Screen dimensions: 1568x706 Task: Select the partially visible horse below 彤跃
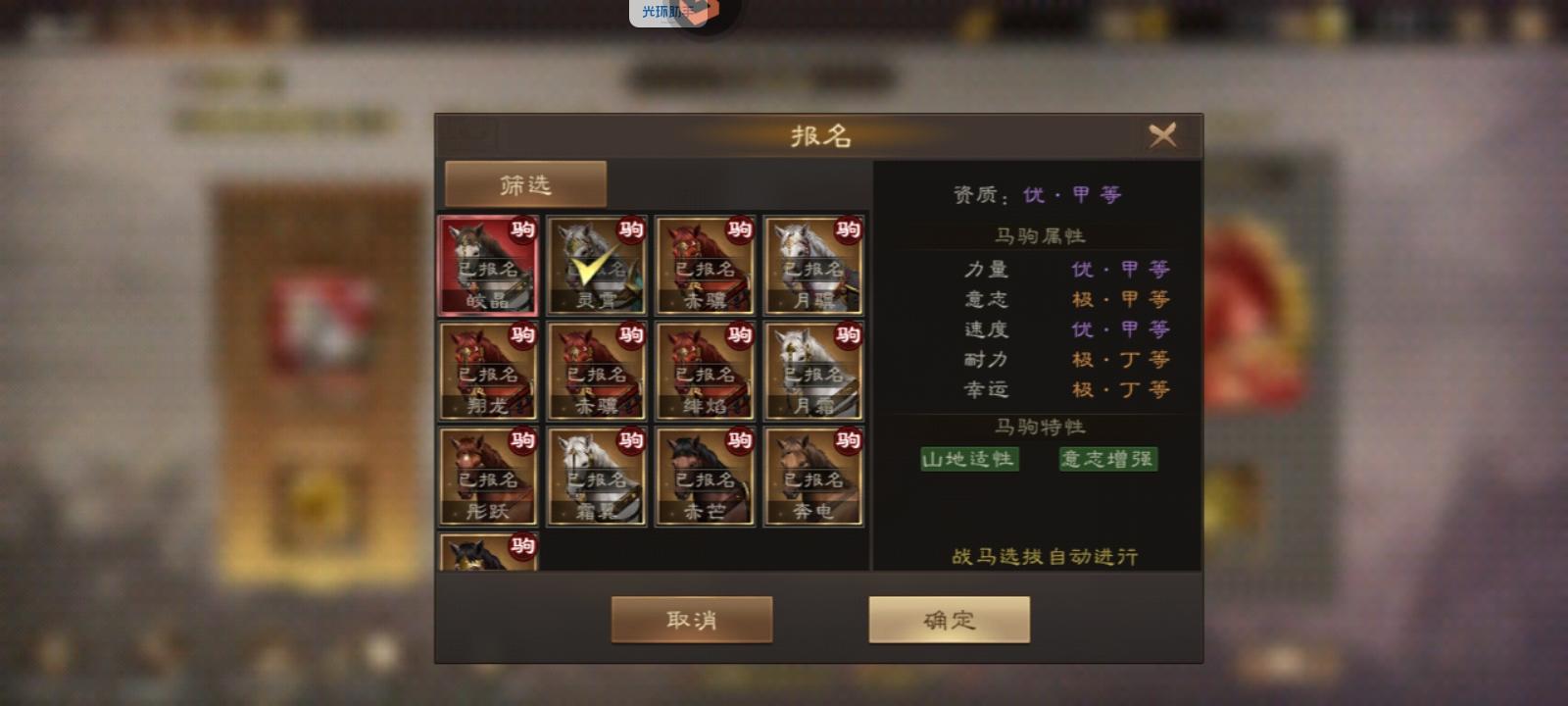point(487,554)
